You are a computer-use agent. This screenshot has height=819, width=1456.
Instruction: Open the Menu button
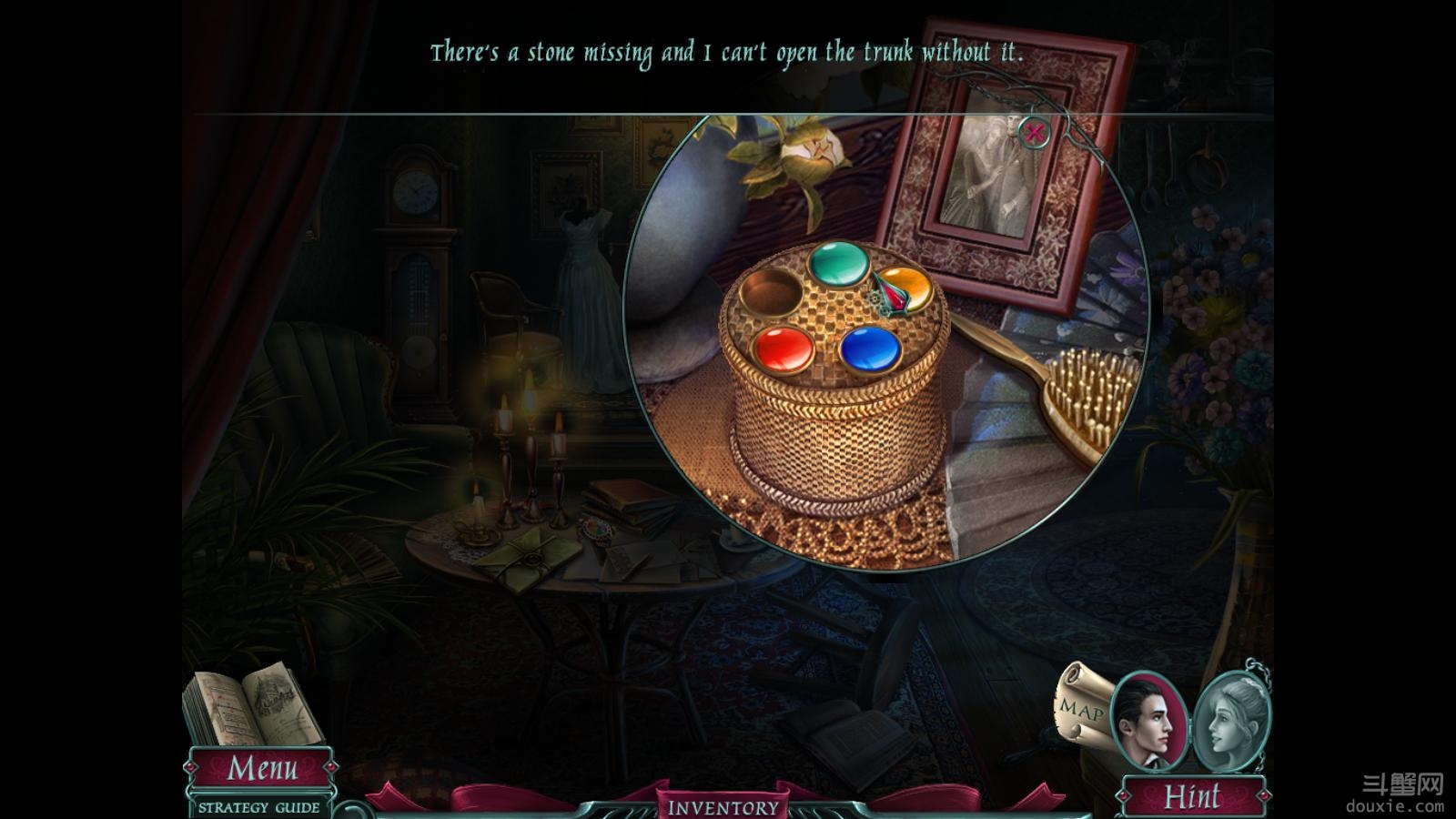coord(261,769)
